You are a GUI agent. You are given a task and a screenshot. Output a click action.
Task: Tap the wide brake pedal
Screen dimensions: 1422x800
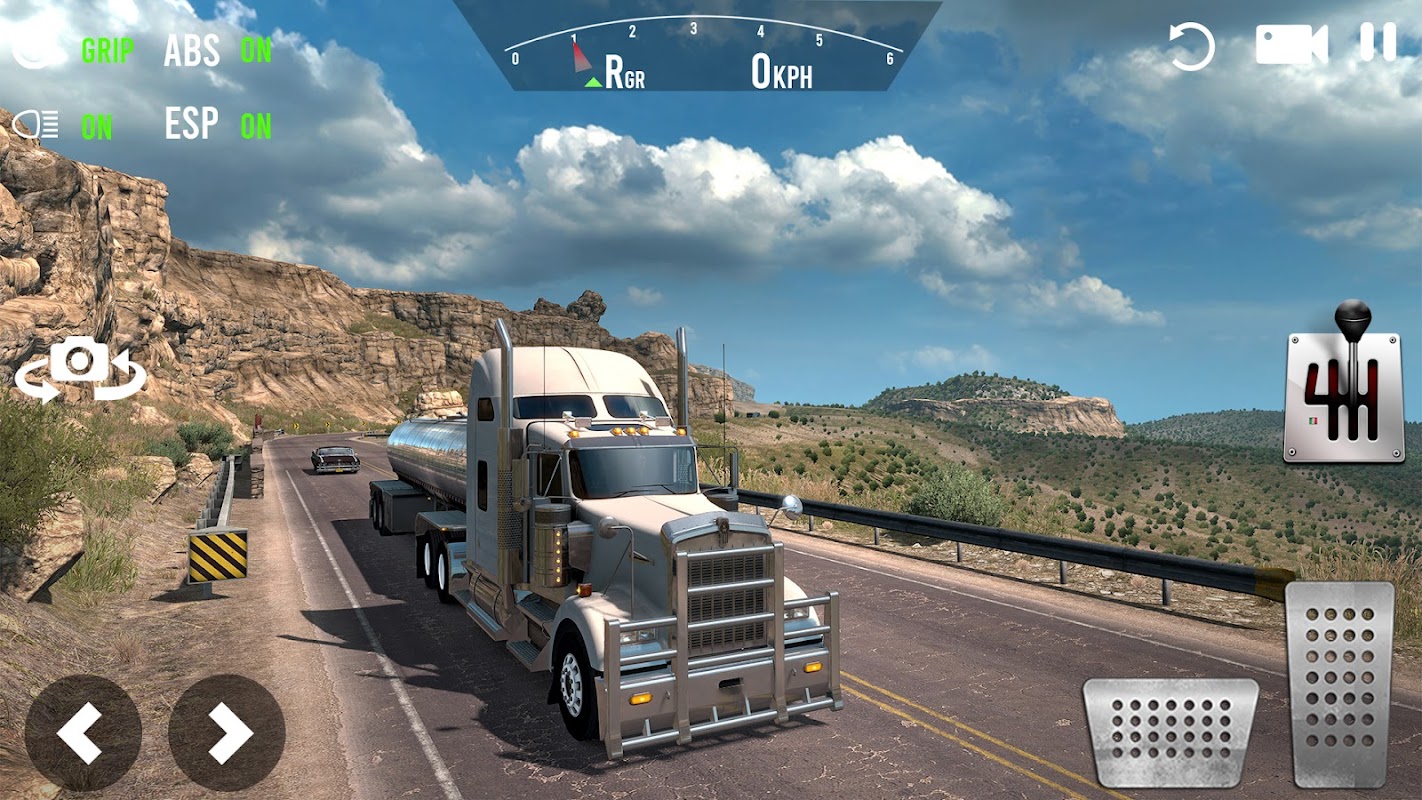tap(1170, 732)
